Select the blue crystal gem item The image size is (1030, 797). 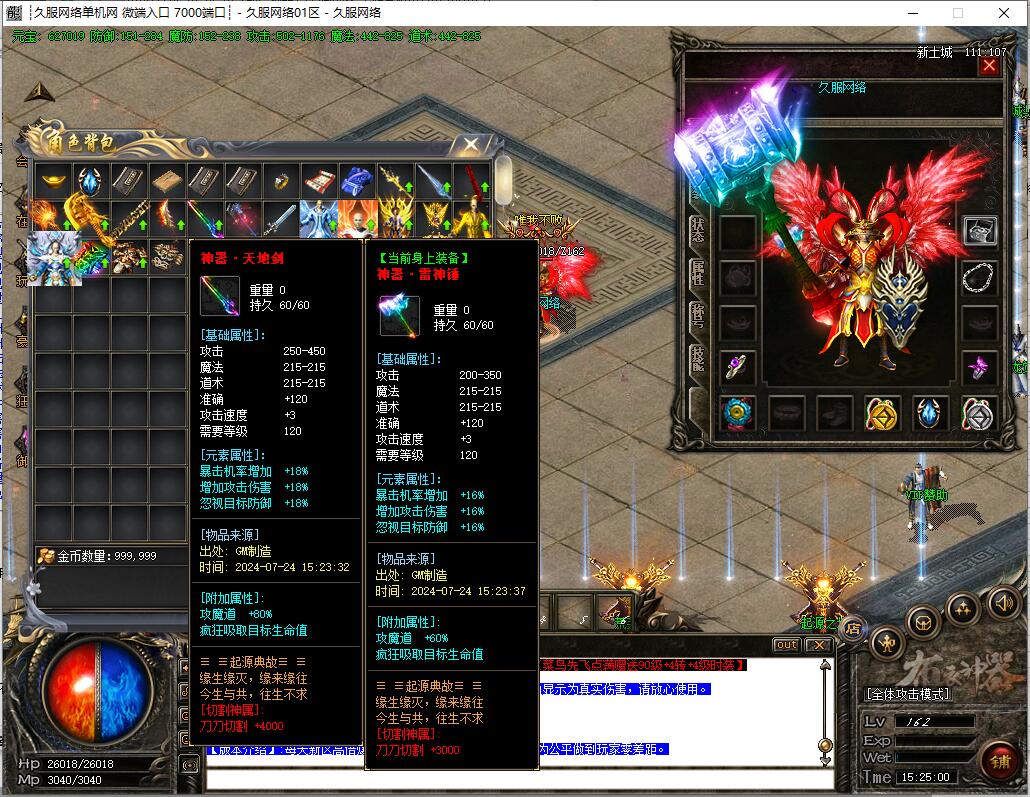pyautogui.click(x=90, y=181)
